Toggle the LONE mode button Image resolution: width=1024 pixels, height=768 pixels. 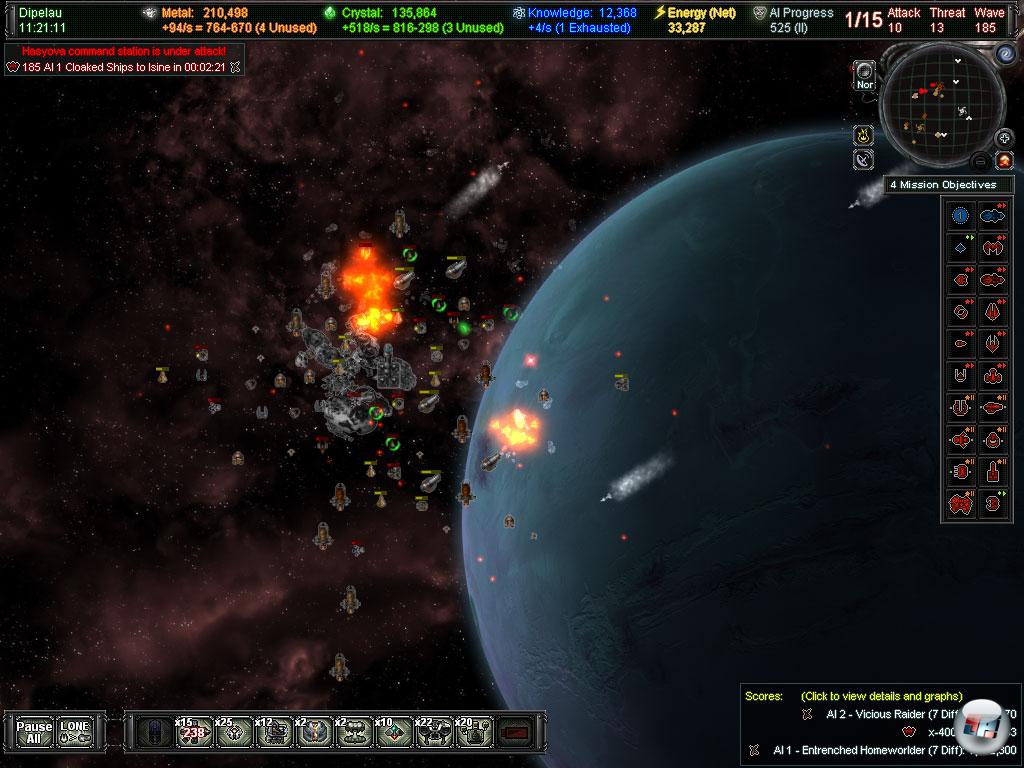click(75, 732)
